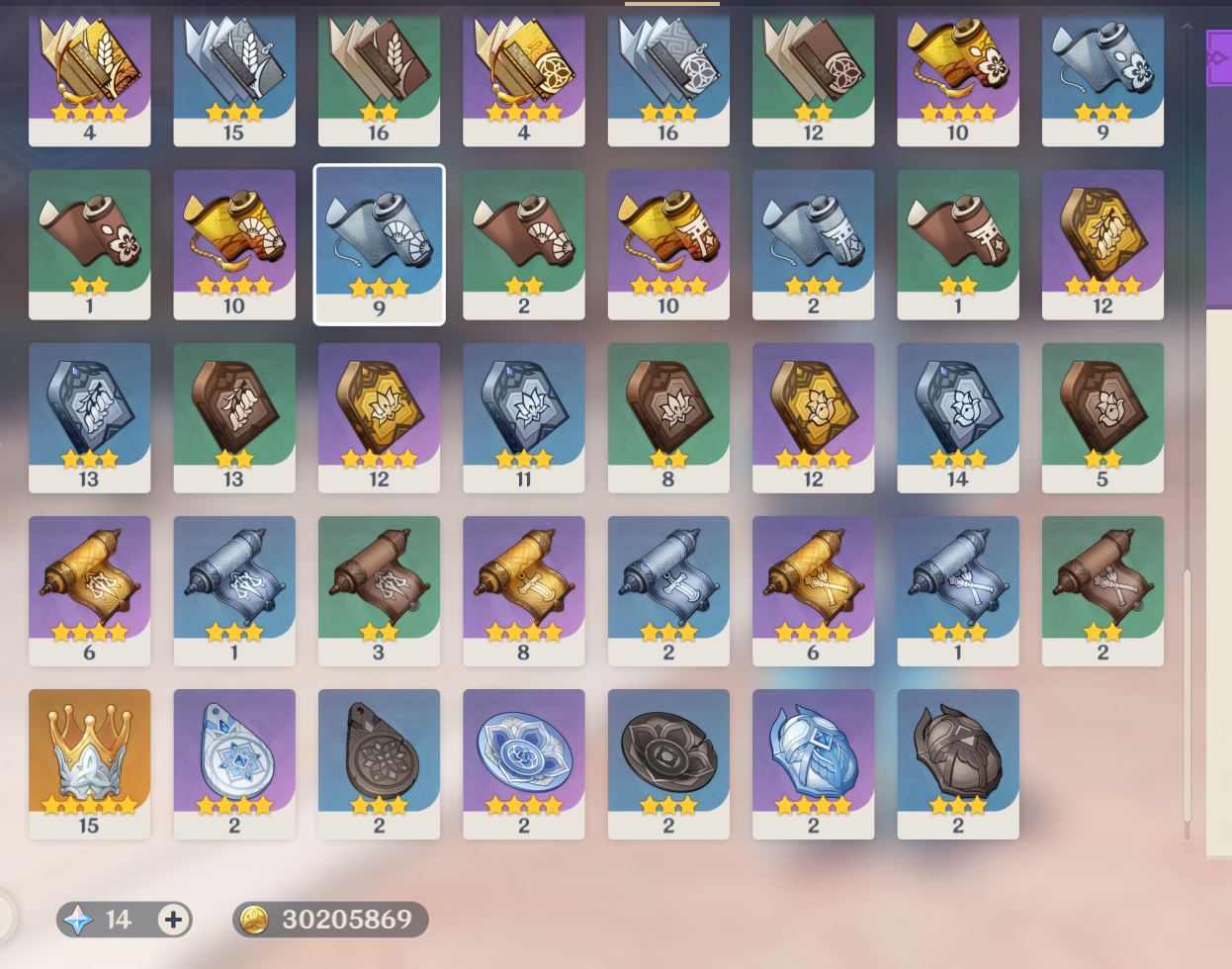
Task: Pick the bronze lotus tablet with 8
Action: (668, 417)
